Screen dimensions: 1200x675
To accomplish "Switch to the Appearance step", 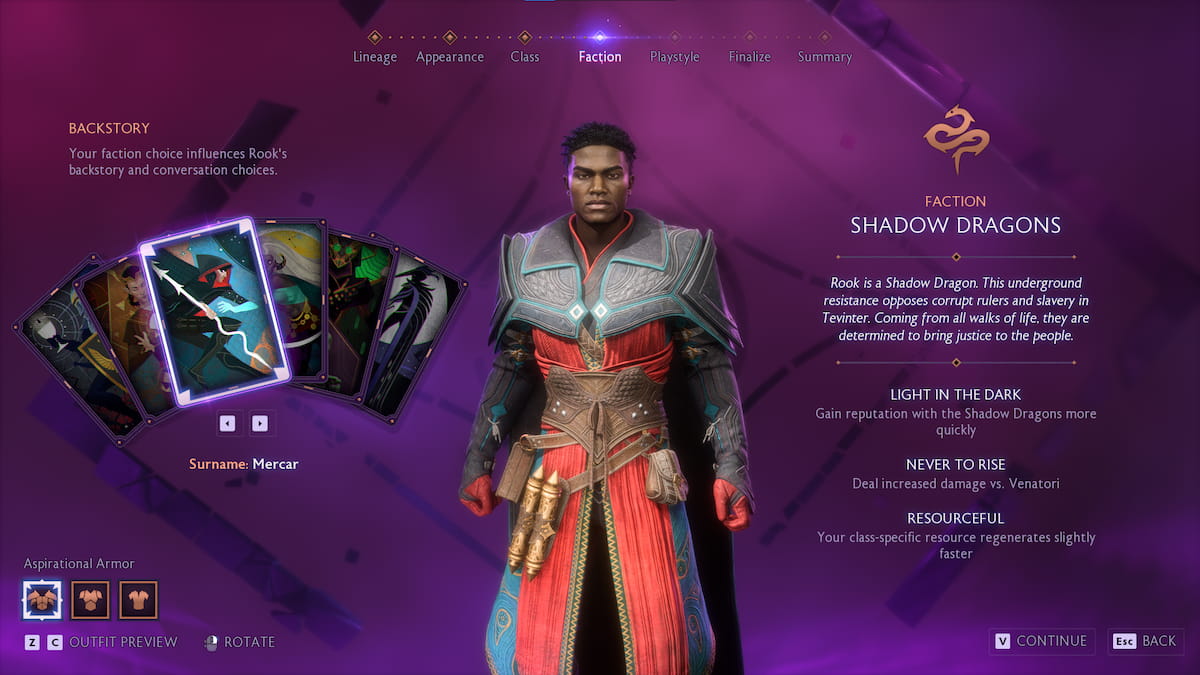I will (x=450, y=56).
